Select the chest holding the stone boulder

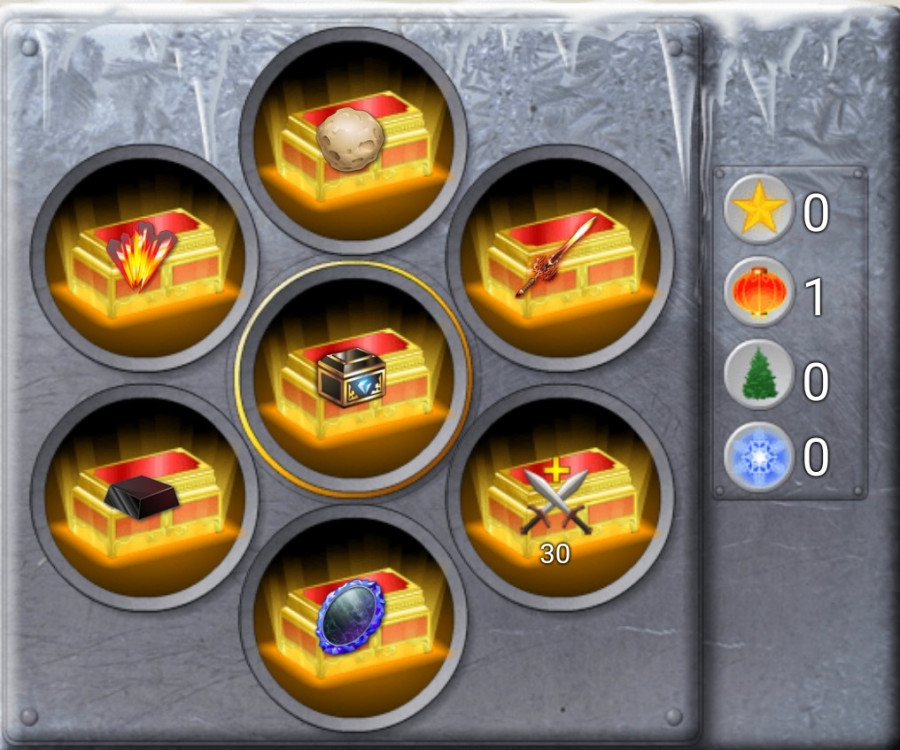click(353, 140)
